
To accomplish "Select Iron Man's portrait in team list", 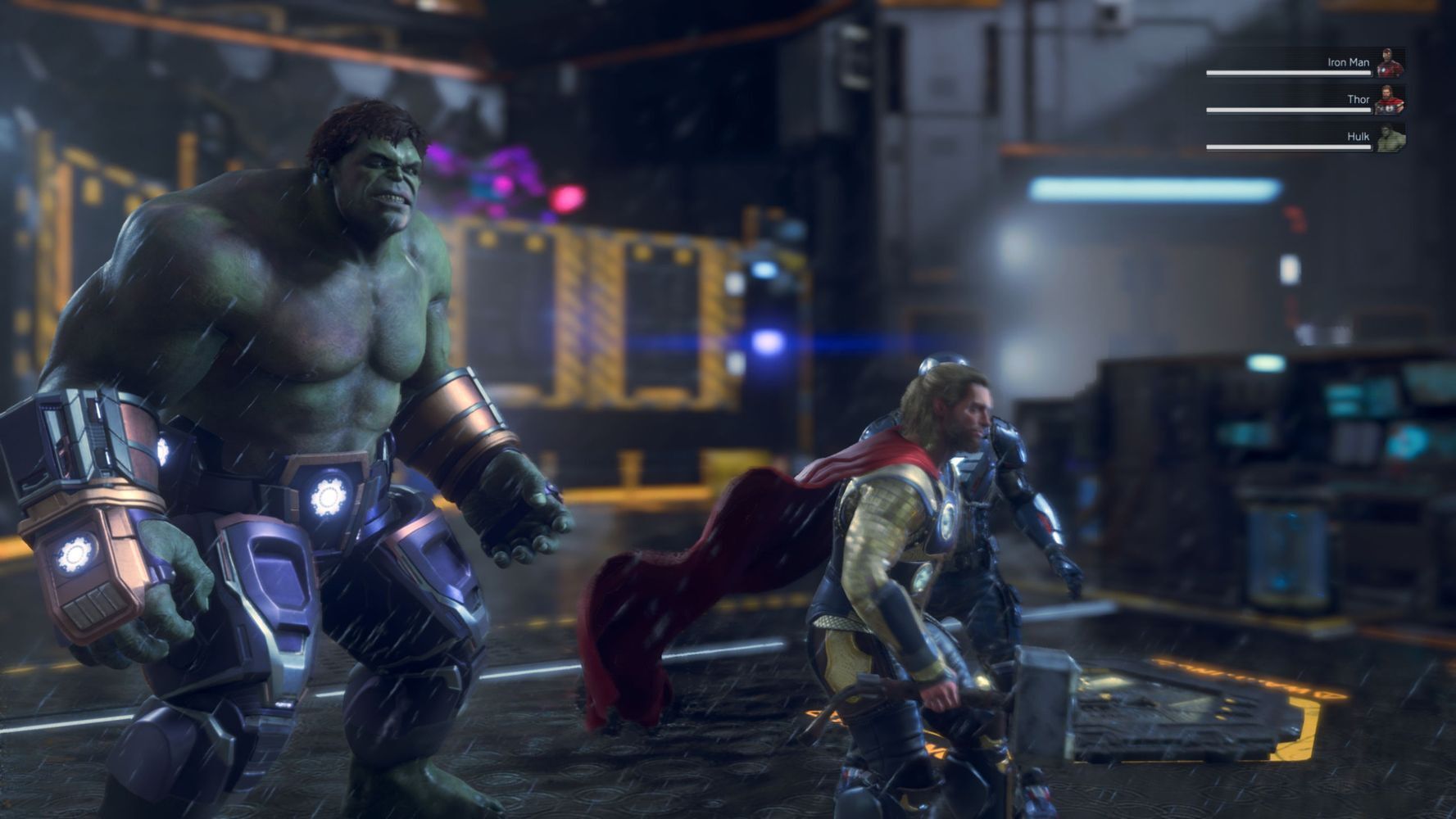I will [1390, 63].
